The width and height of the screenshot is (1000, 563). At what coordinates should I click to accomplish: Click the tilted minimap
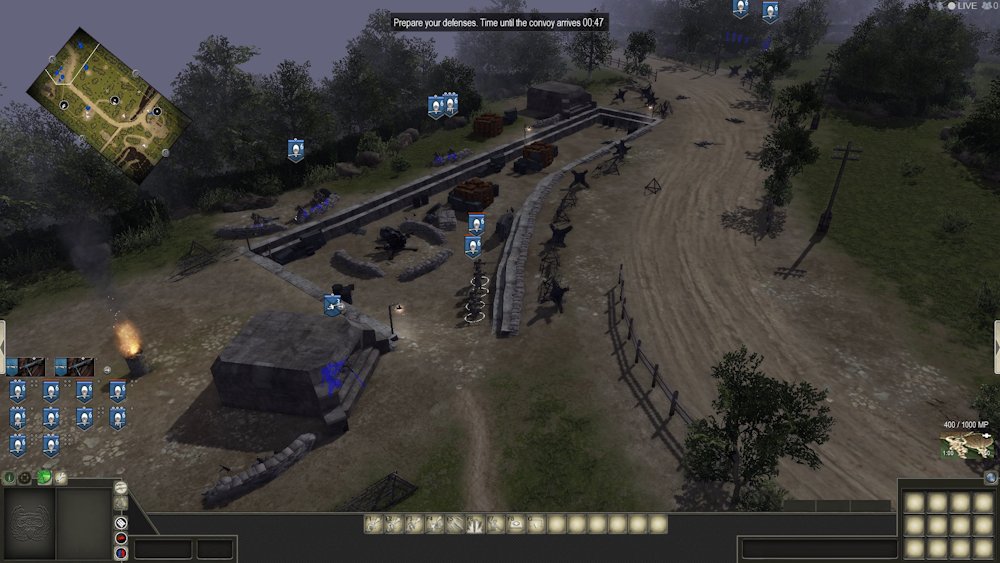(x=108, y=104)
